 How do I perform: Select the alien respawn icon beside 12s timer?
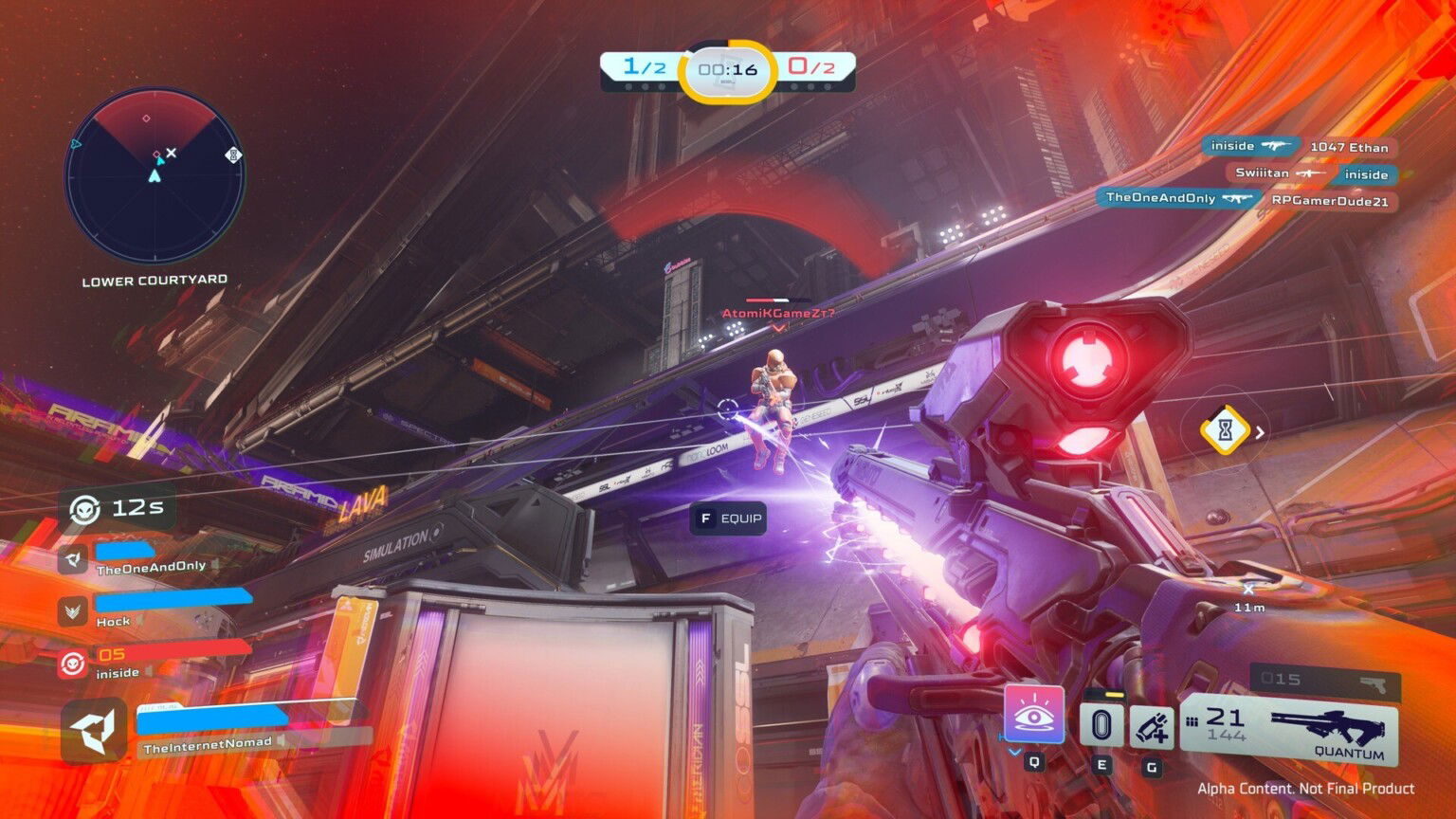pos(83,506)
